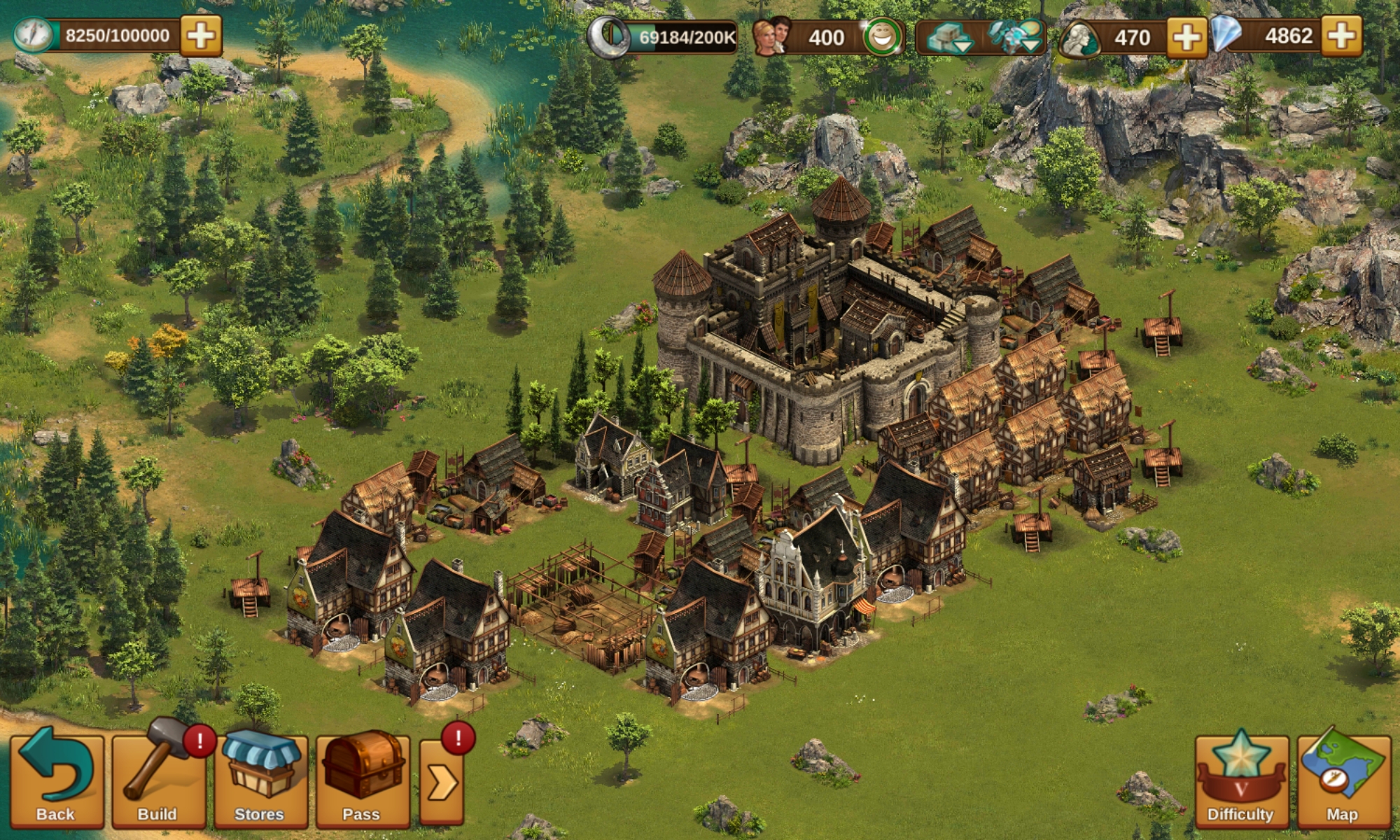Click the silver ring resource icon
The height and width of the screenshot is (840, 1400).
click(608, 36)
